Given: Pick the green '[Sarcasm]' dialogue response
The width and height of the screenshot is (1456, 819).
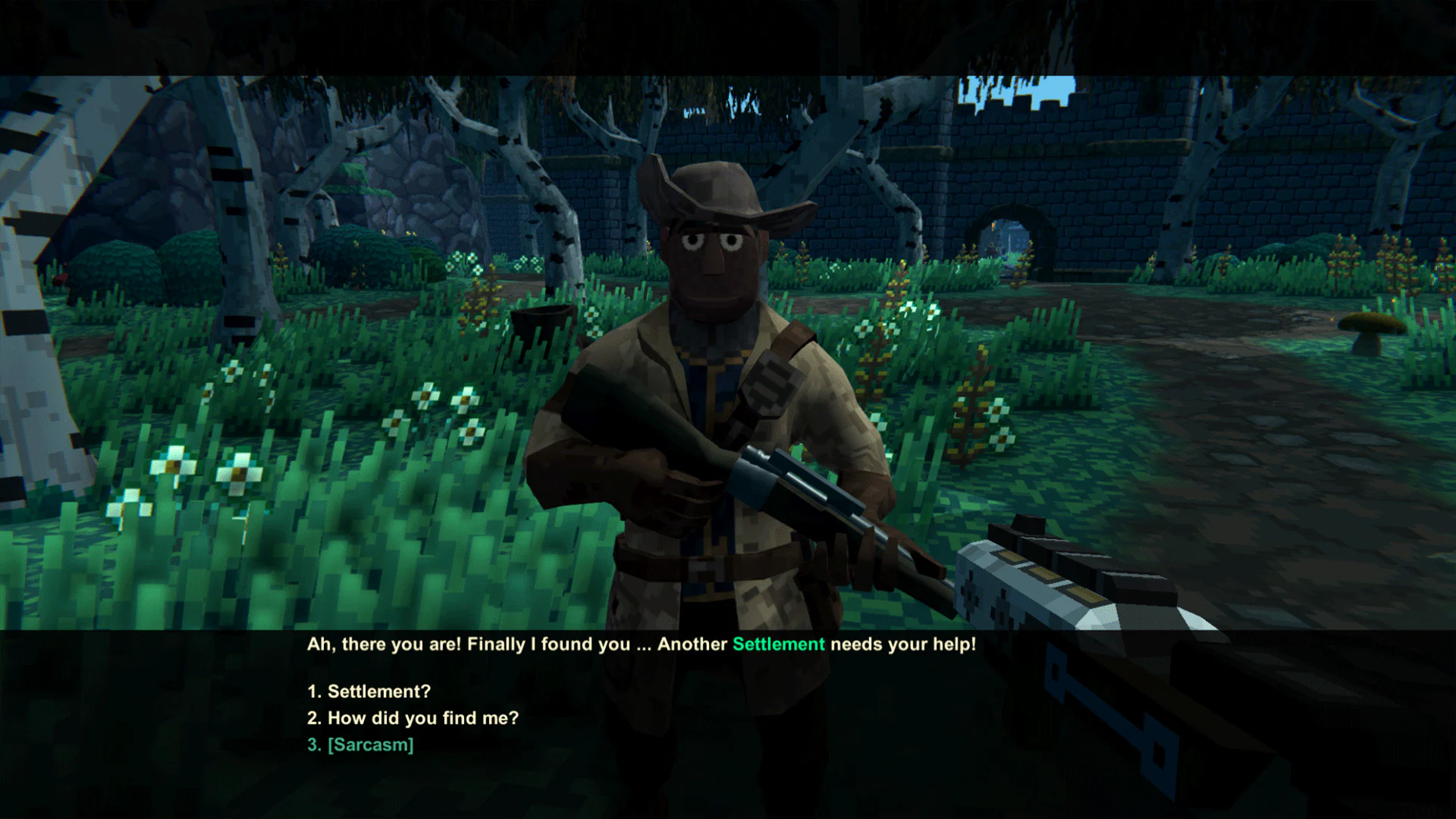Looking at the screenshot, I should [x=369, y=745].
